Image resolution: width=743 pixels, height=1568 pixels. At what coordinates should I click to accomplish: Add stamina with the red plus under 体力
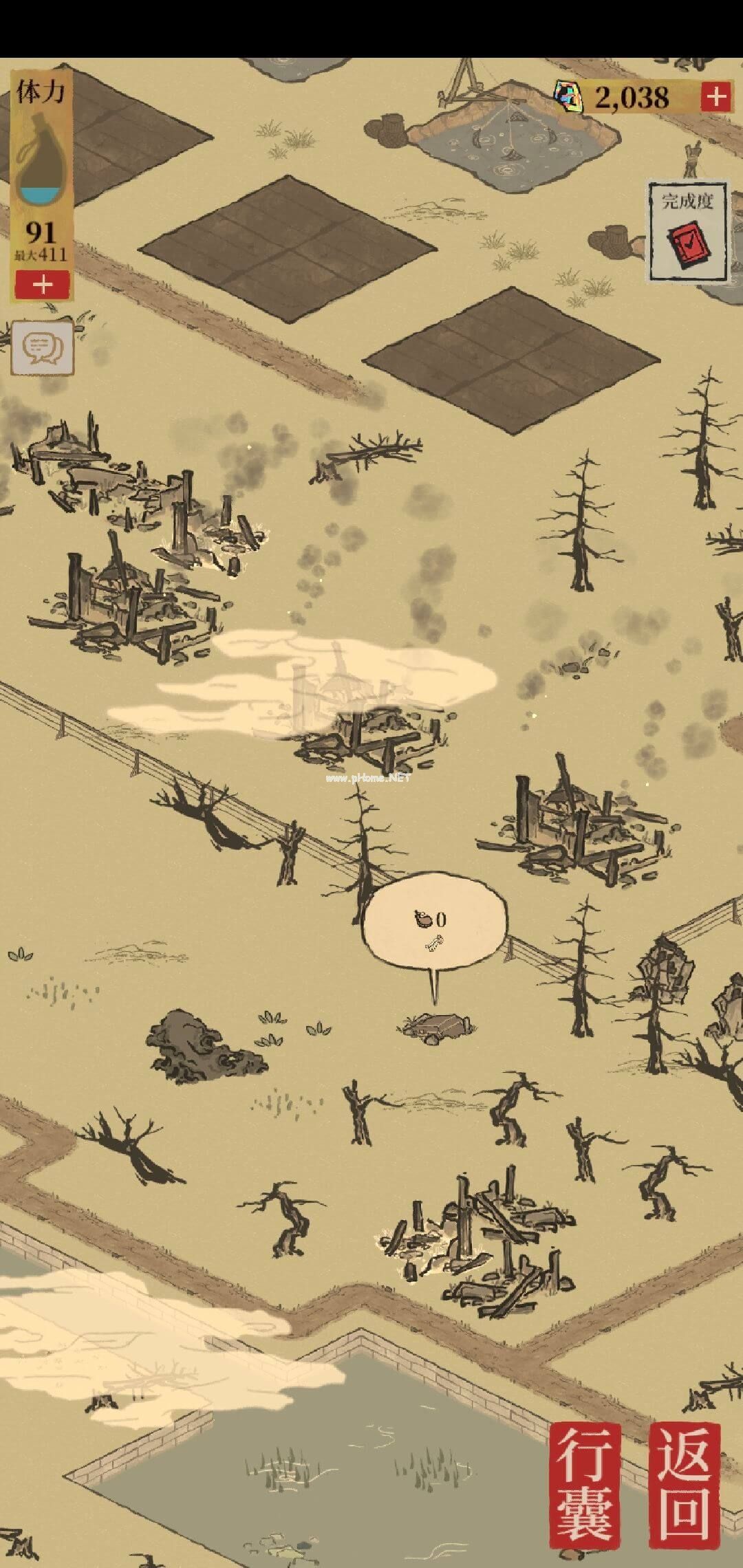click(x=43, y=283)
